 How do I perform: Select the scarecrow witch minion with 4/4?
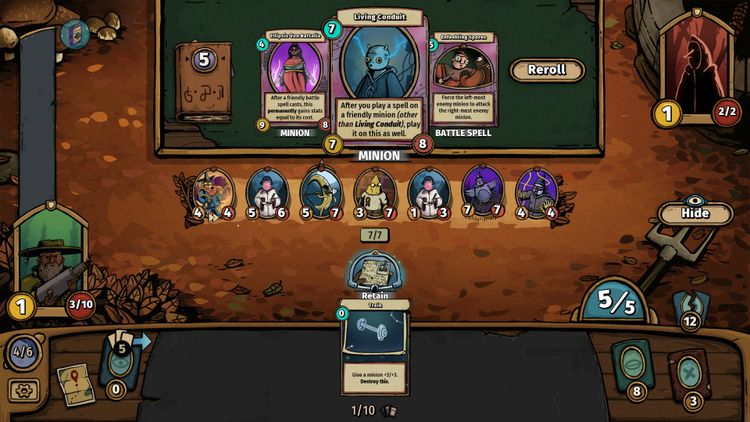[214, 193]
